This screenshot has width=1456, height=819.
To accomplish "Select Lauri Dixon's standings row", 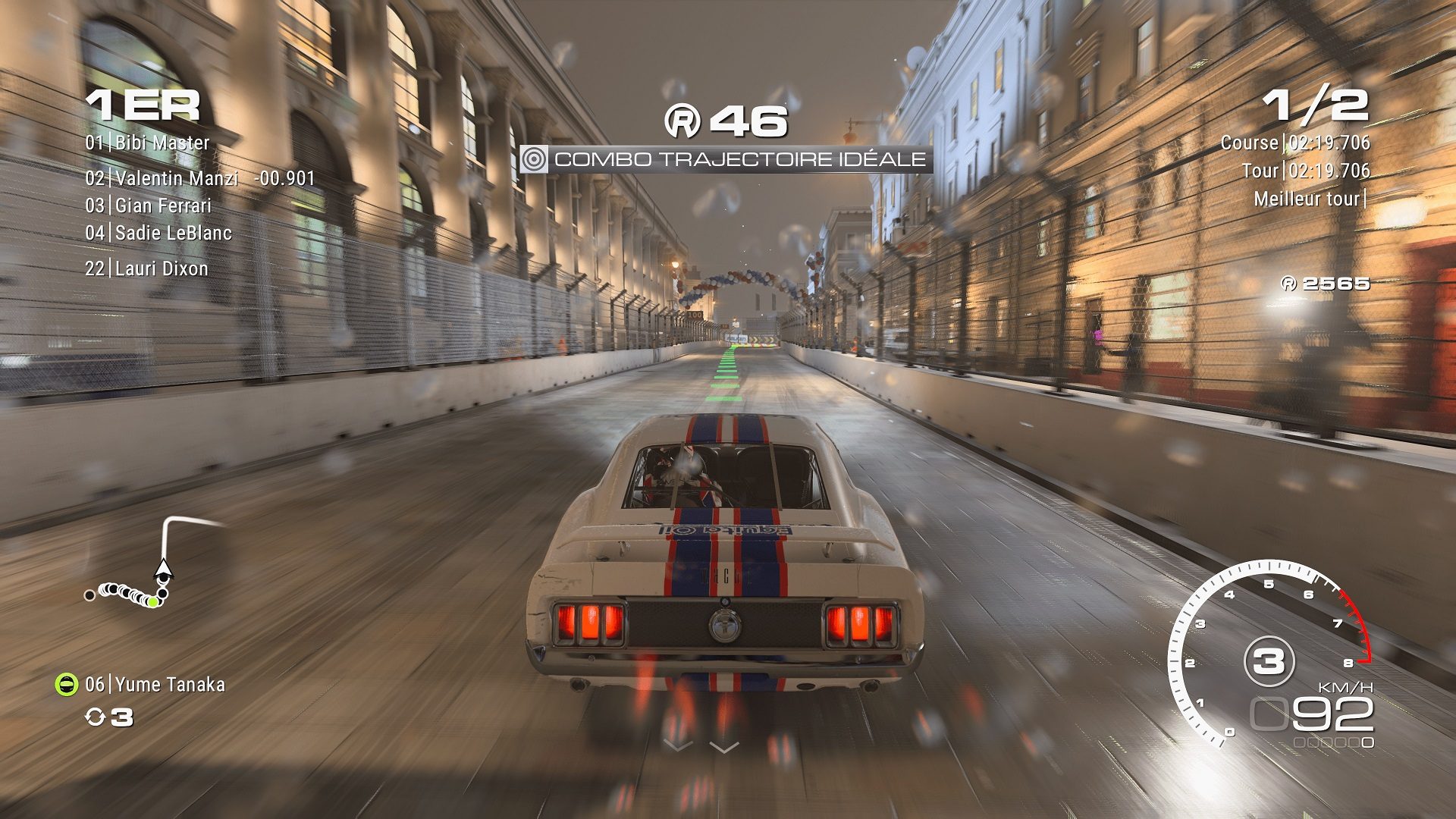I will [x=146, y=268].
